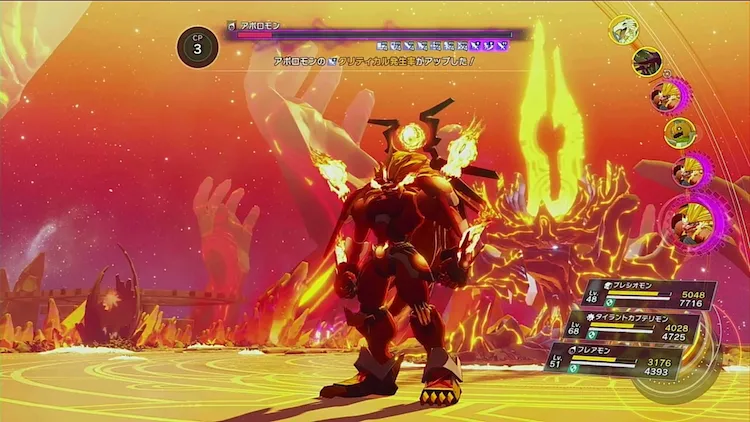750x422 pixels.
Task: Select the dark green turn-order portrait
Action: 647,62
